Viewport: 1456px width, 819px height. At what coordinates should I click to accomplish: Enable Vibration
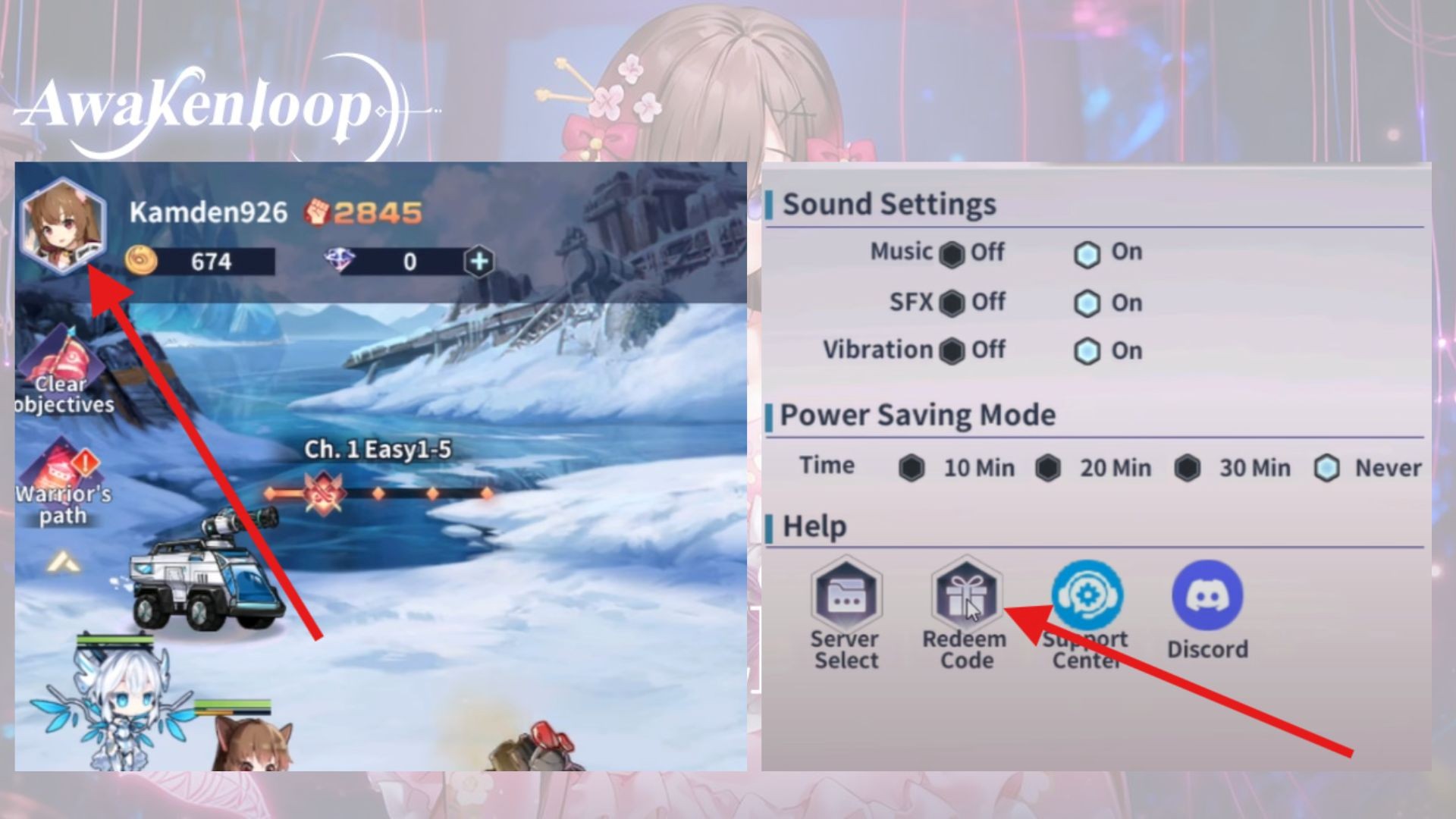point(1087,351)
